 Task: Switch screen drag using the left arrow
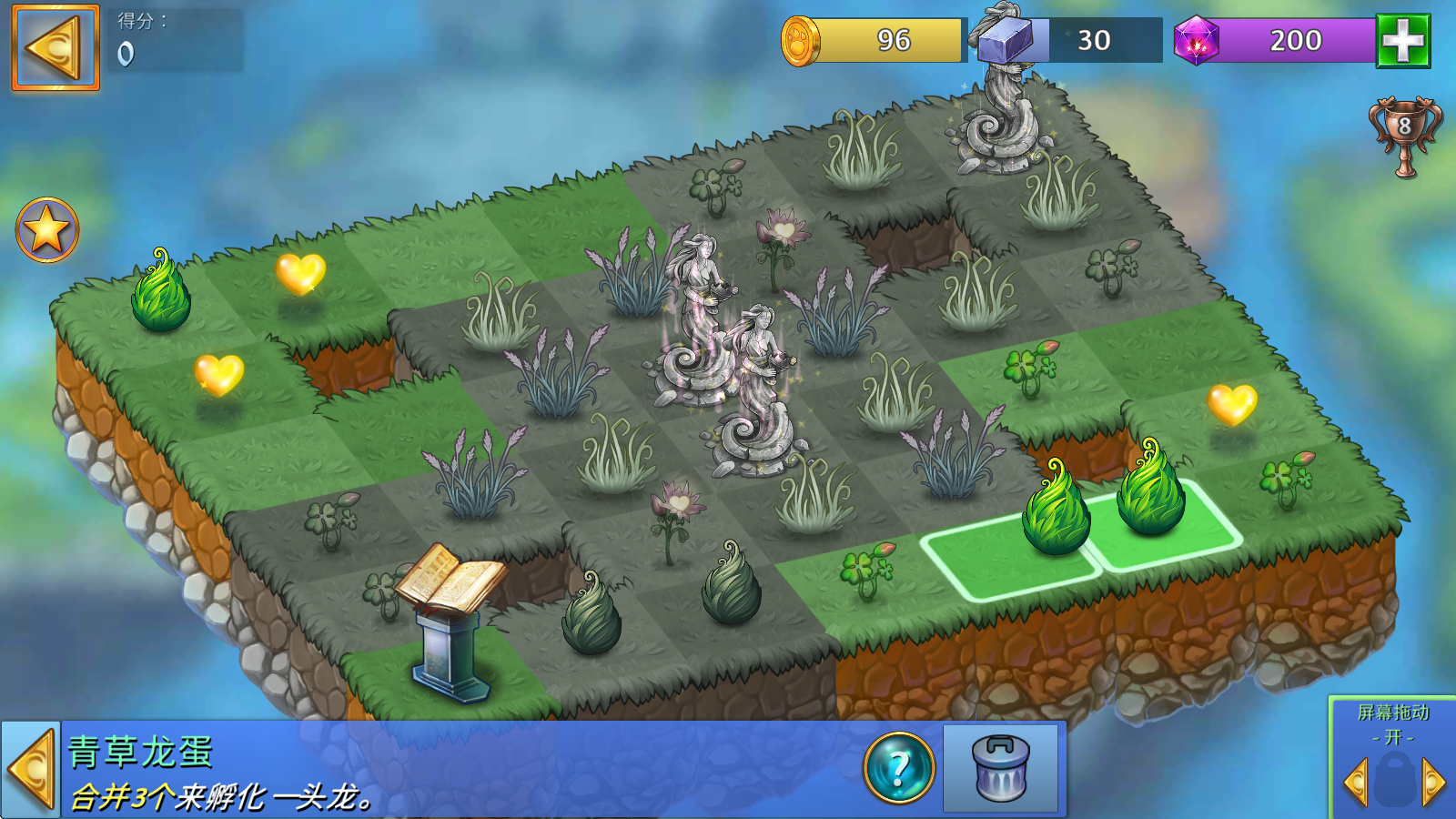(1356, 782)
